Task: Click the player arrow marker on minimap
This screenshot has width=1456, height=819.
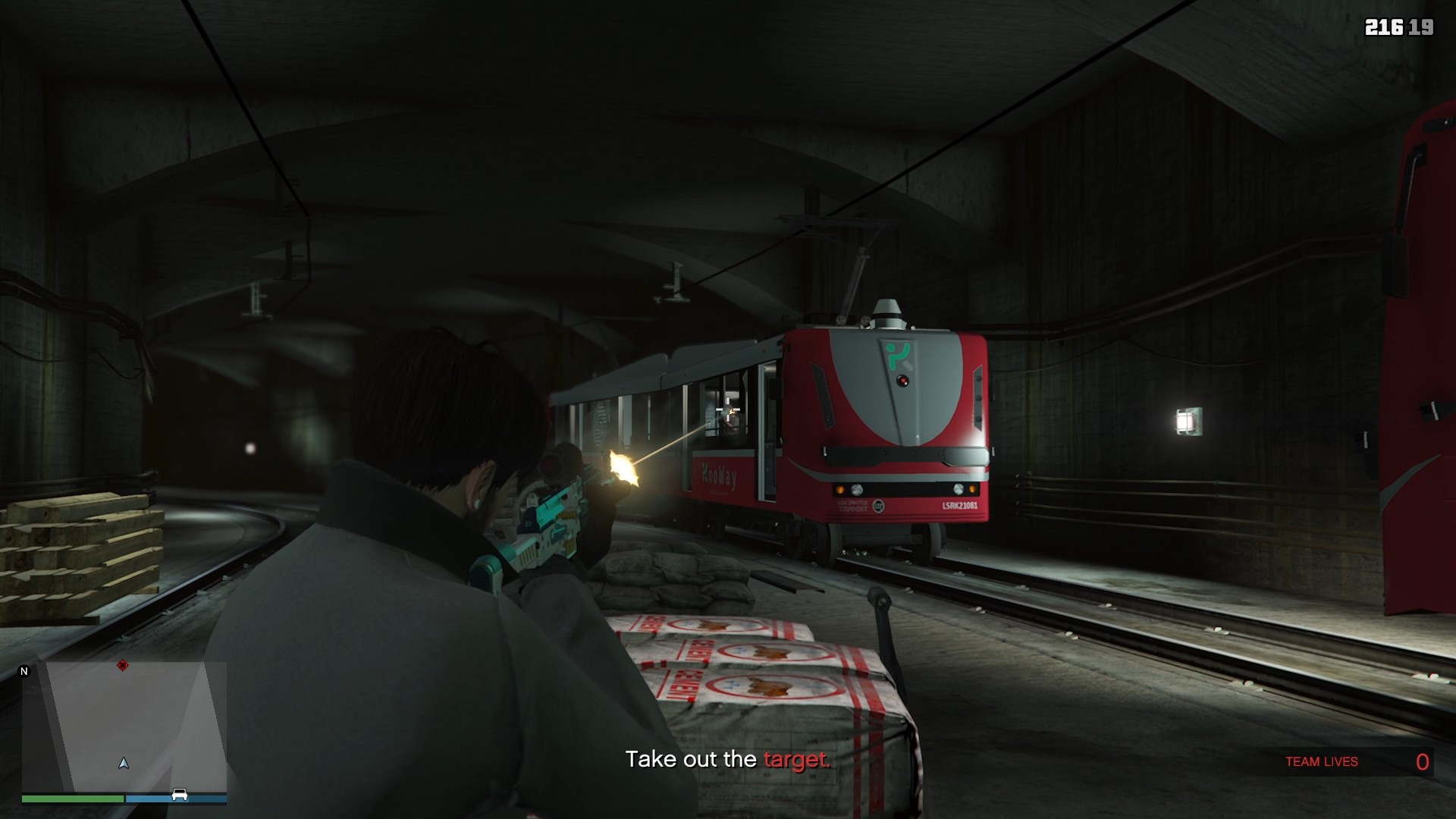Action: pos(124,763)
